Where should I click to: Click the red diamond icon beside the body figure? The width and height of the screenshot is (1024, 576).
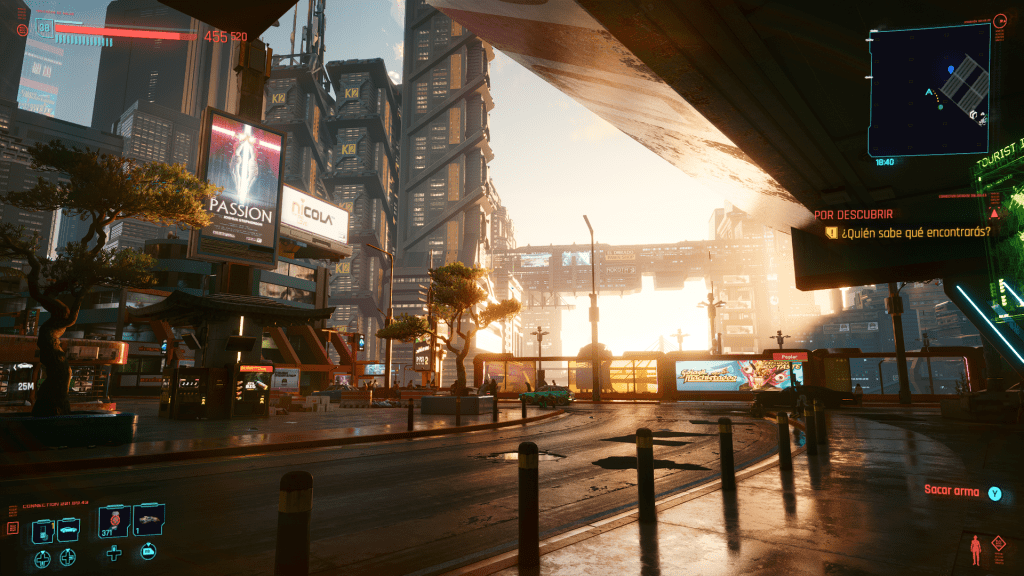[x=998, y=543]
